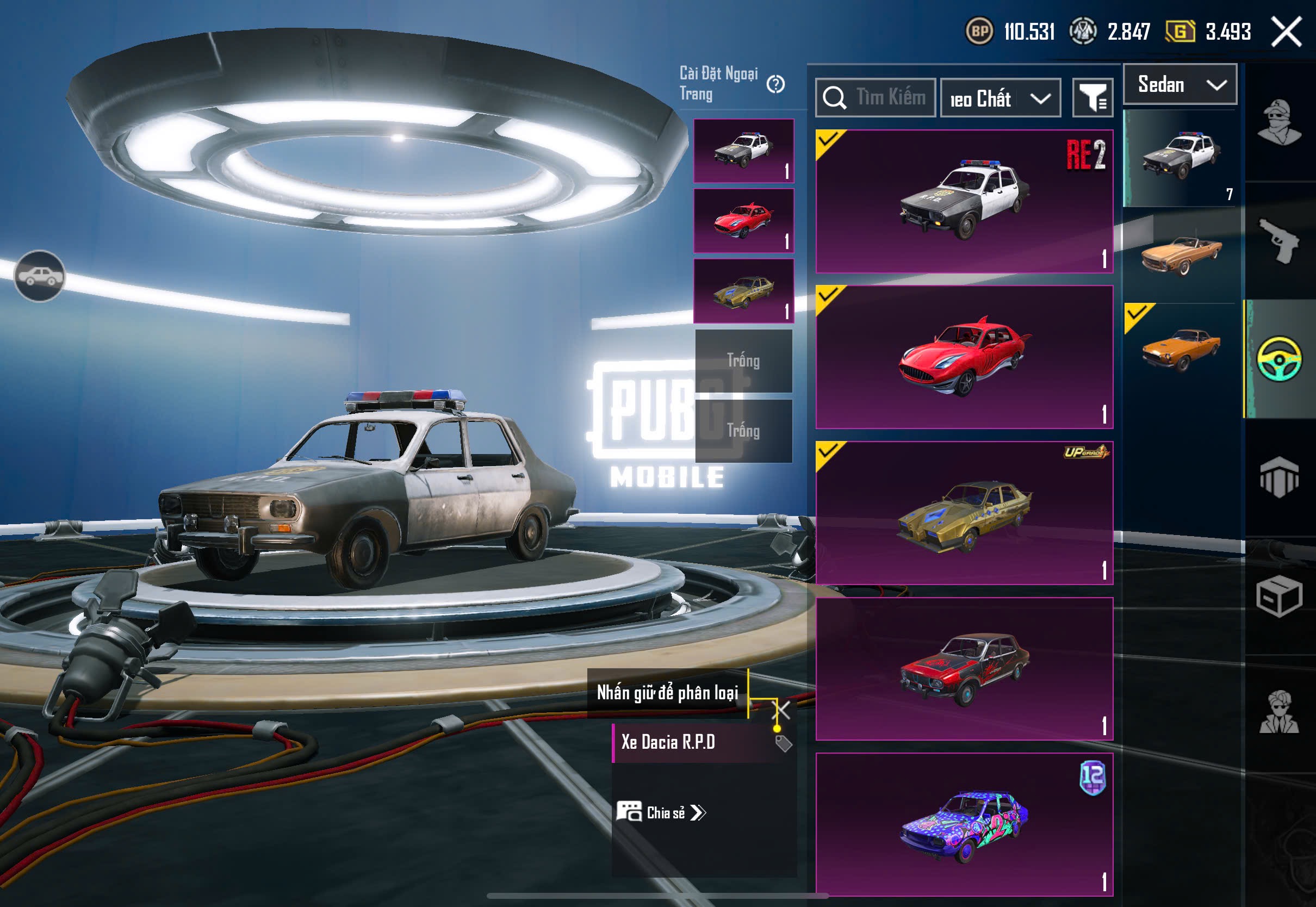Viewport: 1316px width, 907px height.
Task: Pick the red and black Dacia skin
Action: (964, 668)
